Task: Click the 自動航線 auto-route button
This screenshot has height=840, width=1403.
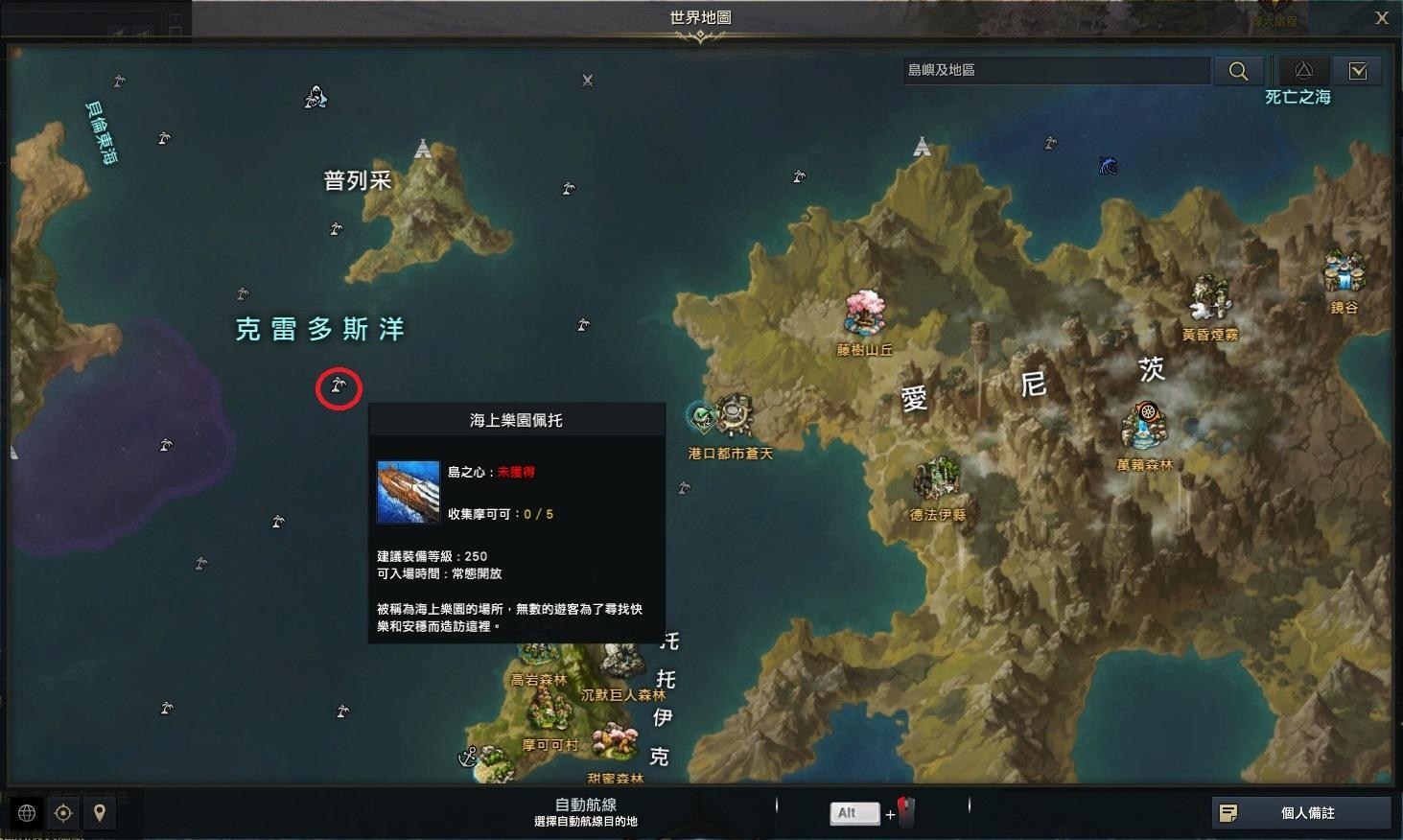Action: click(x=586, y=810)
